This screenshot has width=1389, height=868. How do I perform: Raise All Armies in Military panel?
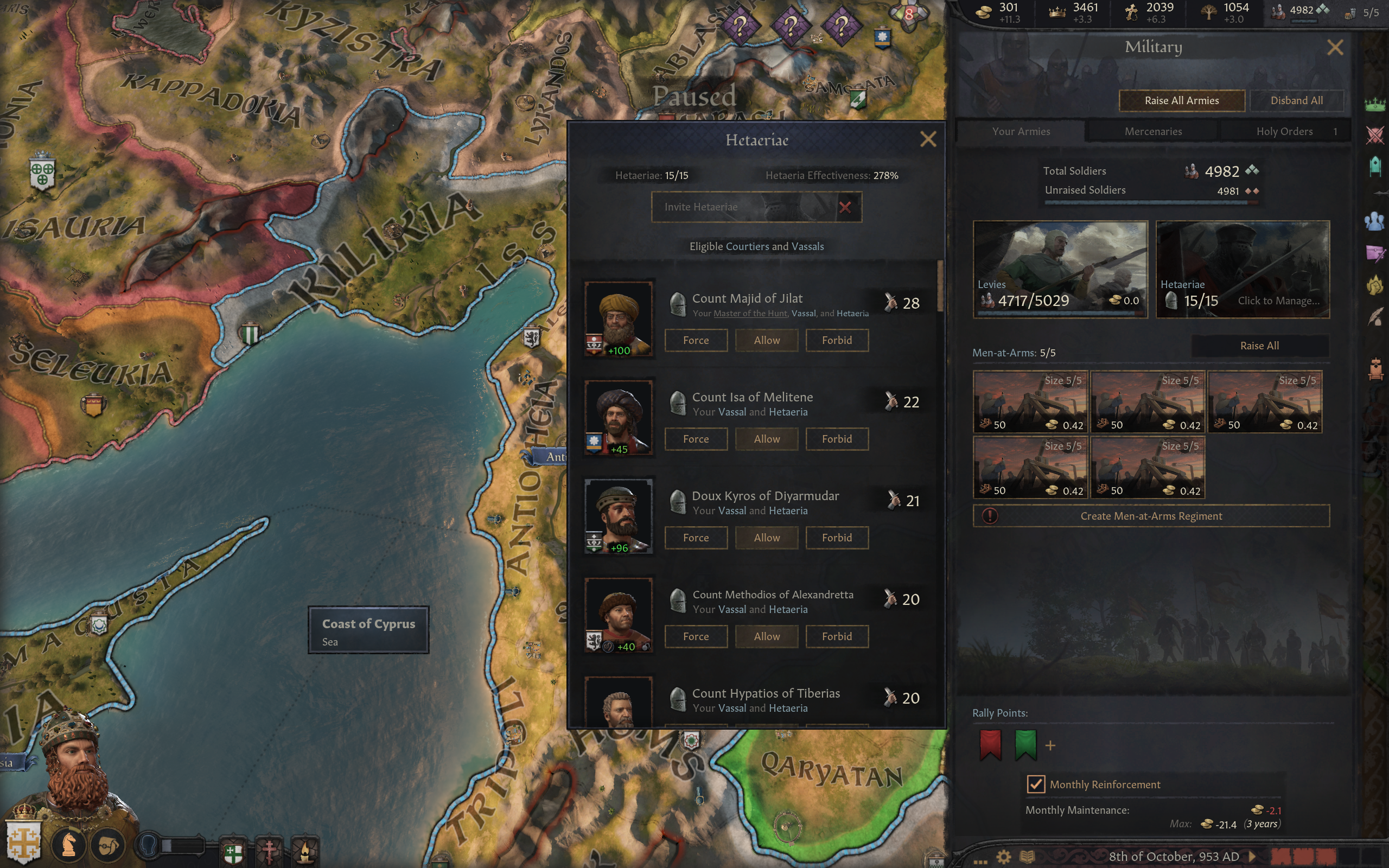click(1181, 100)
